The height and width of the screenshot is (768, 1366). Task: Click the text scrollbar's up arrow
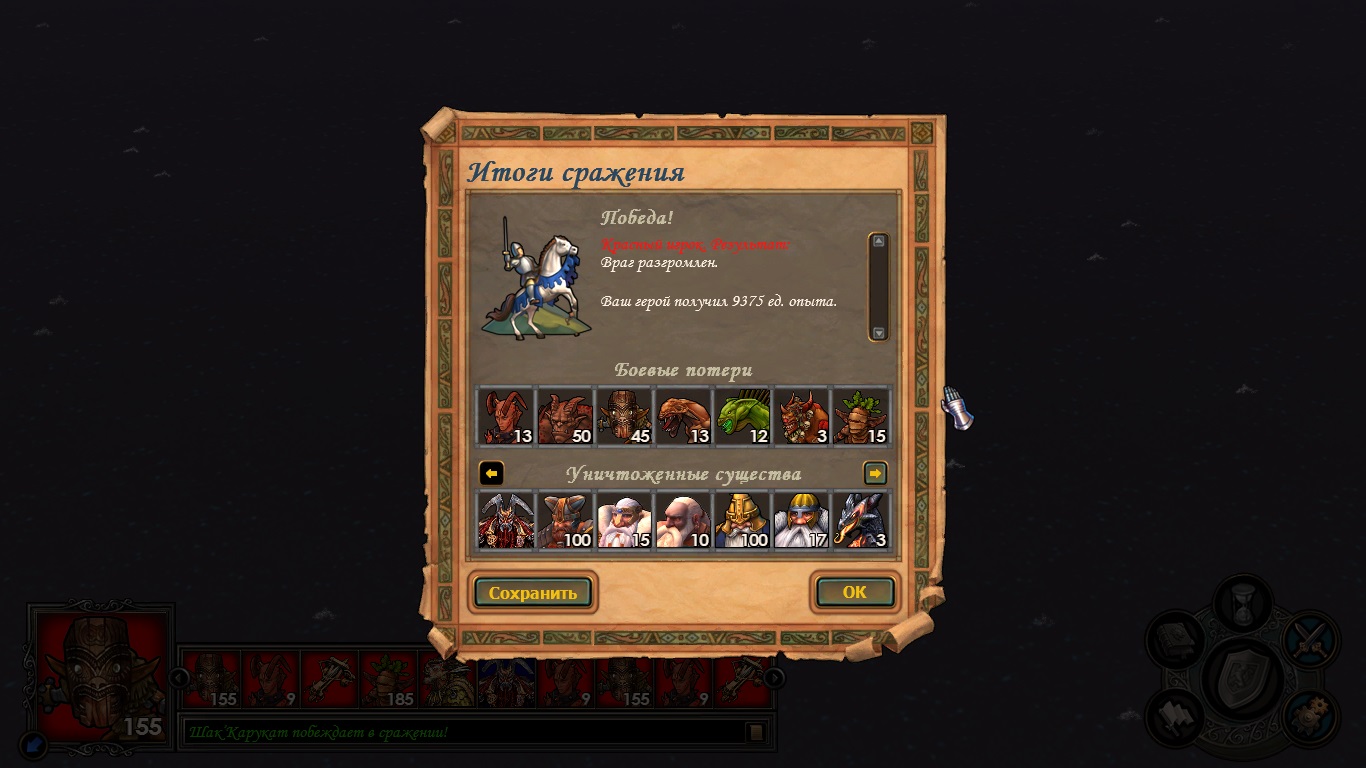[x=878, y=241]
